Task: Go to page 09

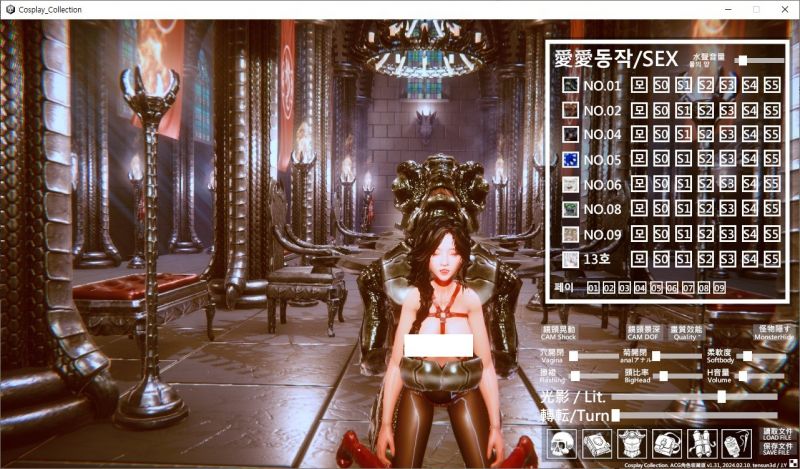Action: pos(719,288)
